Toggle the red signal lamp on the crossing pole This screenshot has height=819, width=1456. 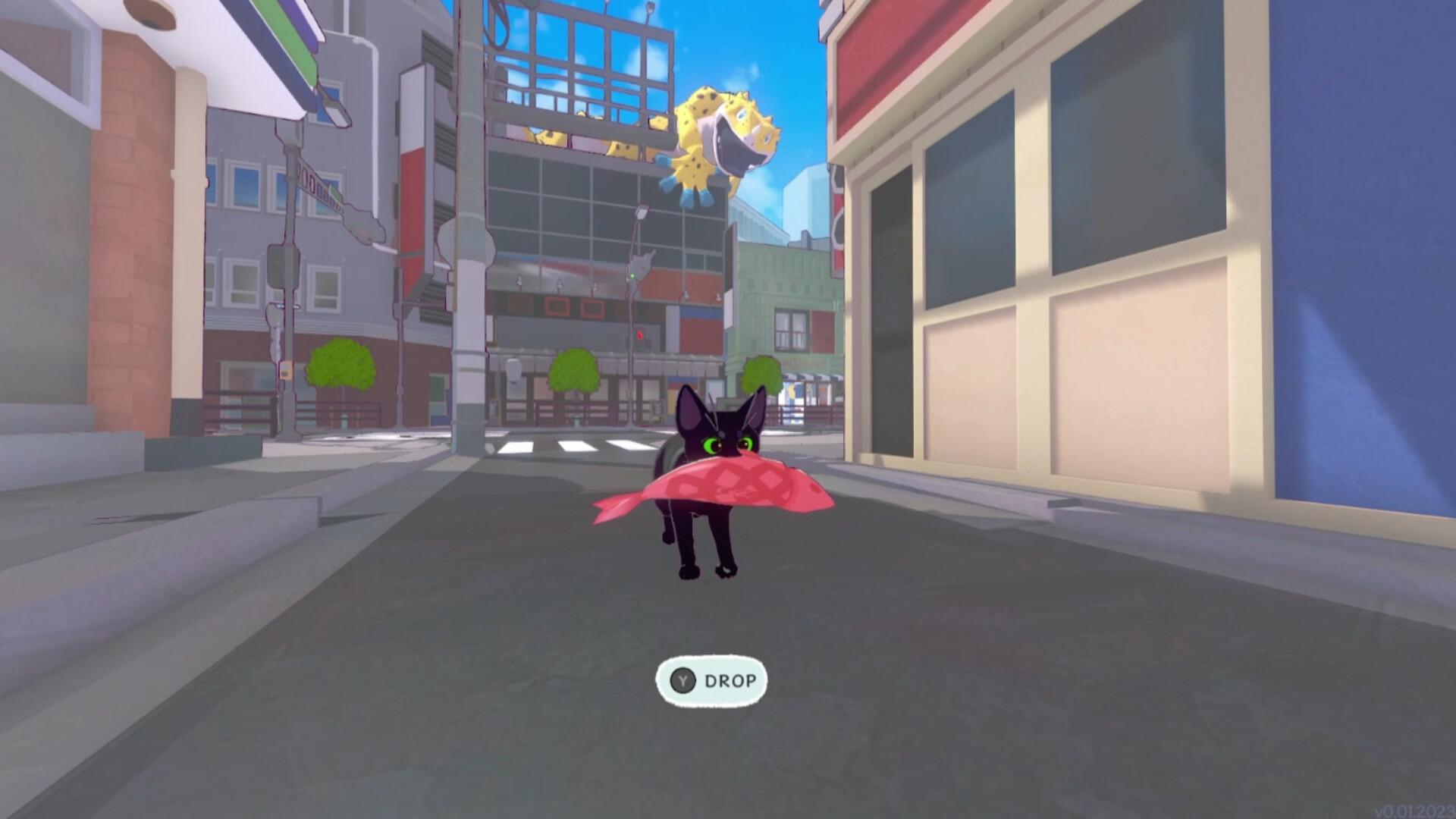click(x=639, y=335)
